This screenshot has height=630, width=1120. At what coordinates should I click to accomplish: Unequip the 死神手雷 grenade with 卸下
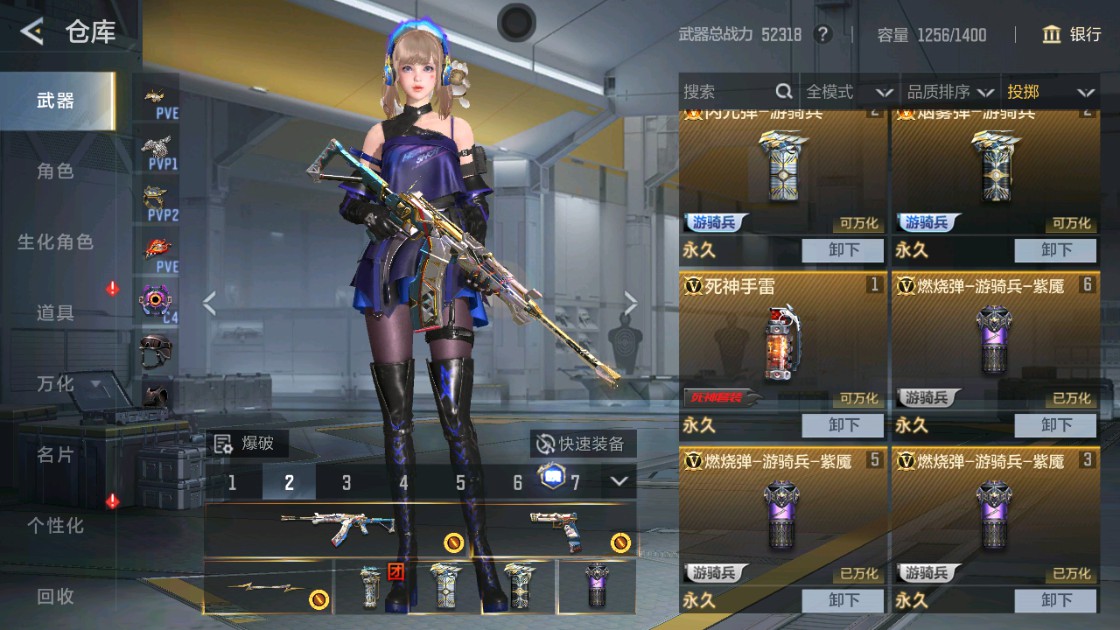(x=843, y=425)
